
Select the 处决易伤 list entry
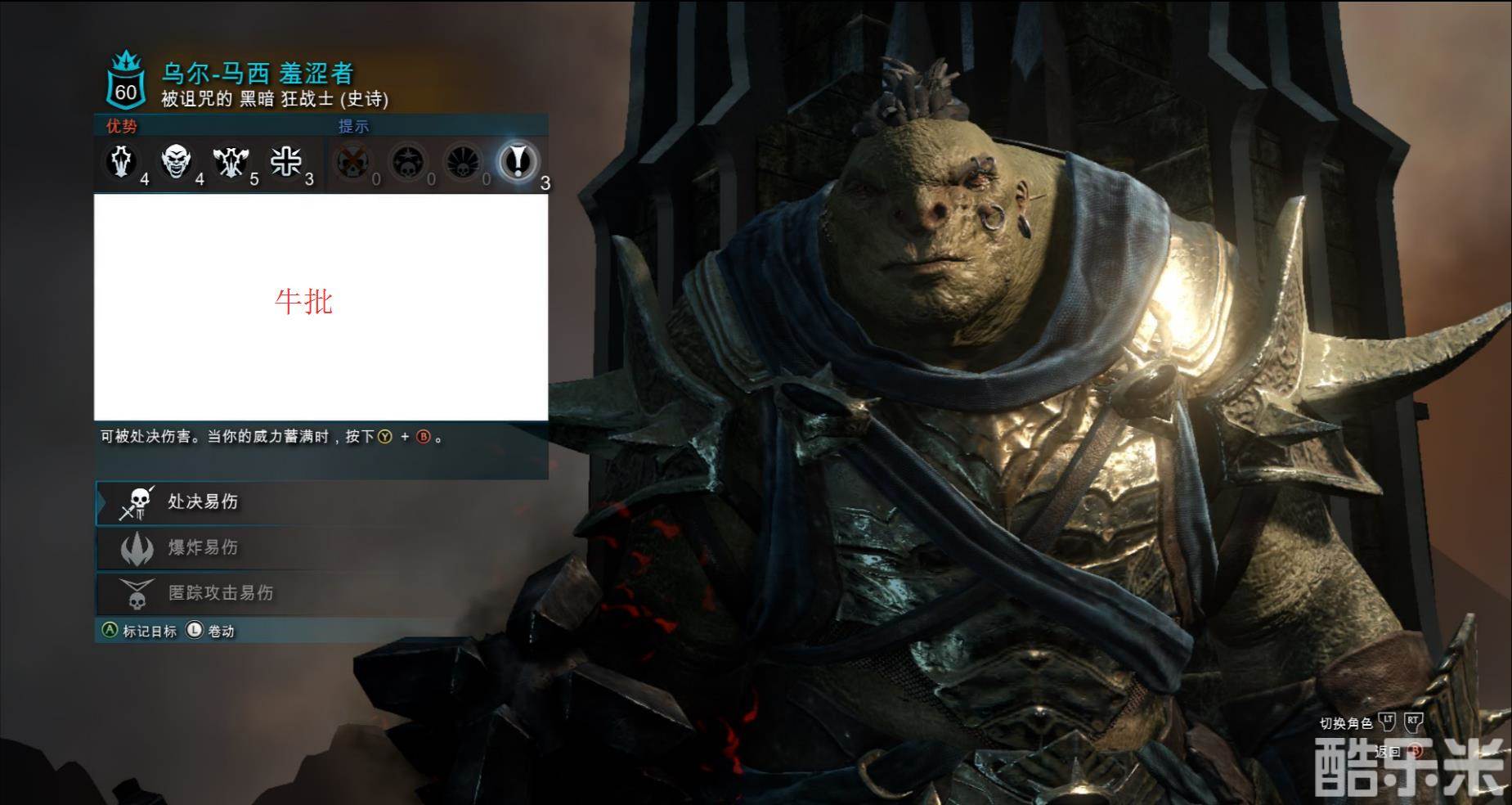click(x=203, y=502)
